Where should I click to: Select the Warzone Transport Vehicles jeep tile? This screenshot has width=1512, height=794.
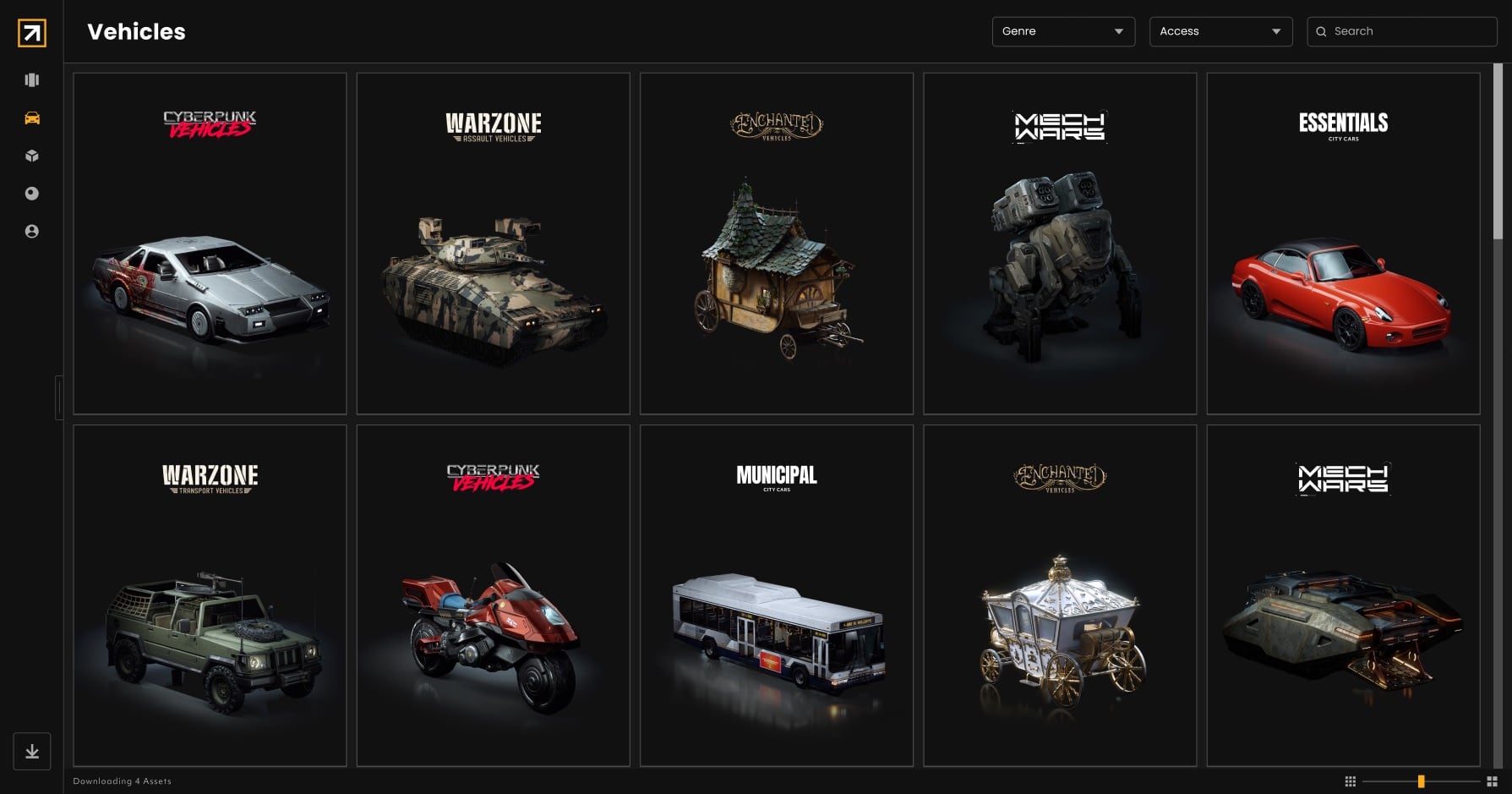[x=210, y=595]
